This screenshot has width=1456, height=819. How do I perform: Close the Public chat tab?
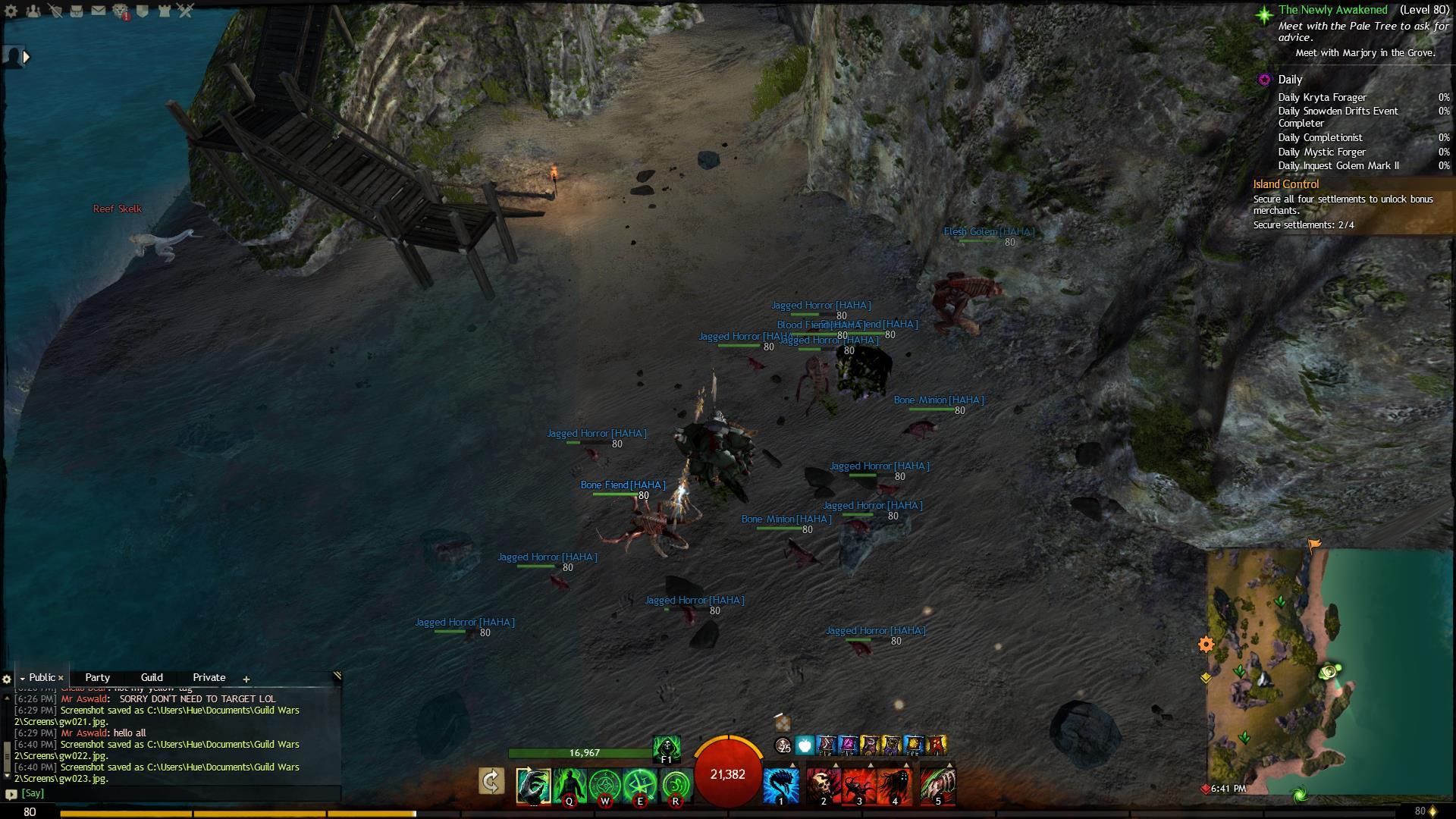click(61, 678)
